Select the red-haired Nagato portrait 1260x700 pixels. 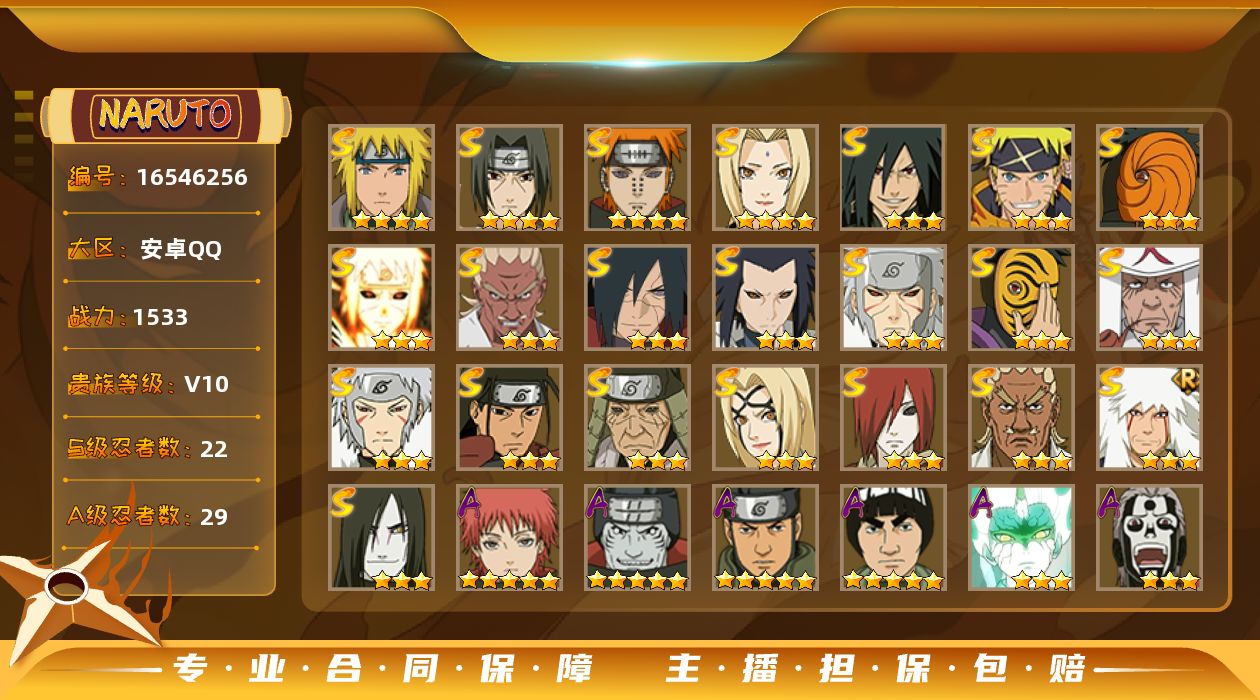click(893, 417)
